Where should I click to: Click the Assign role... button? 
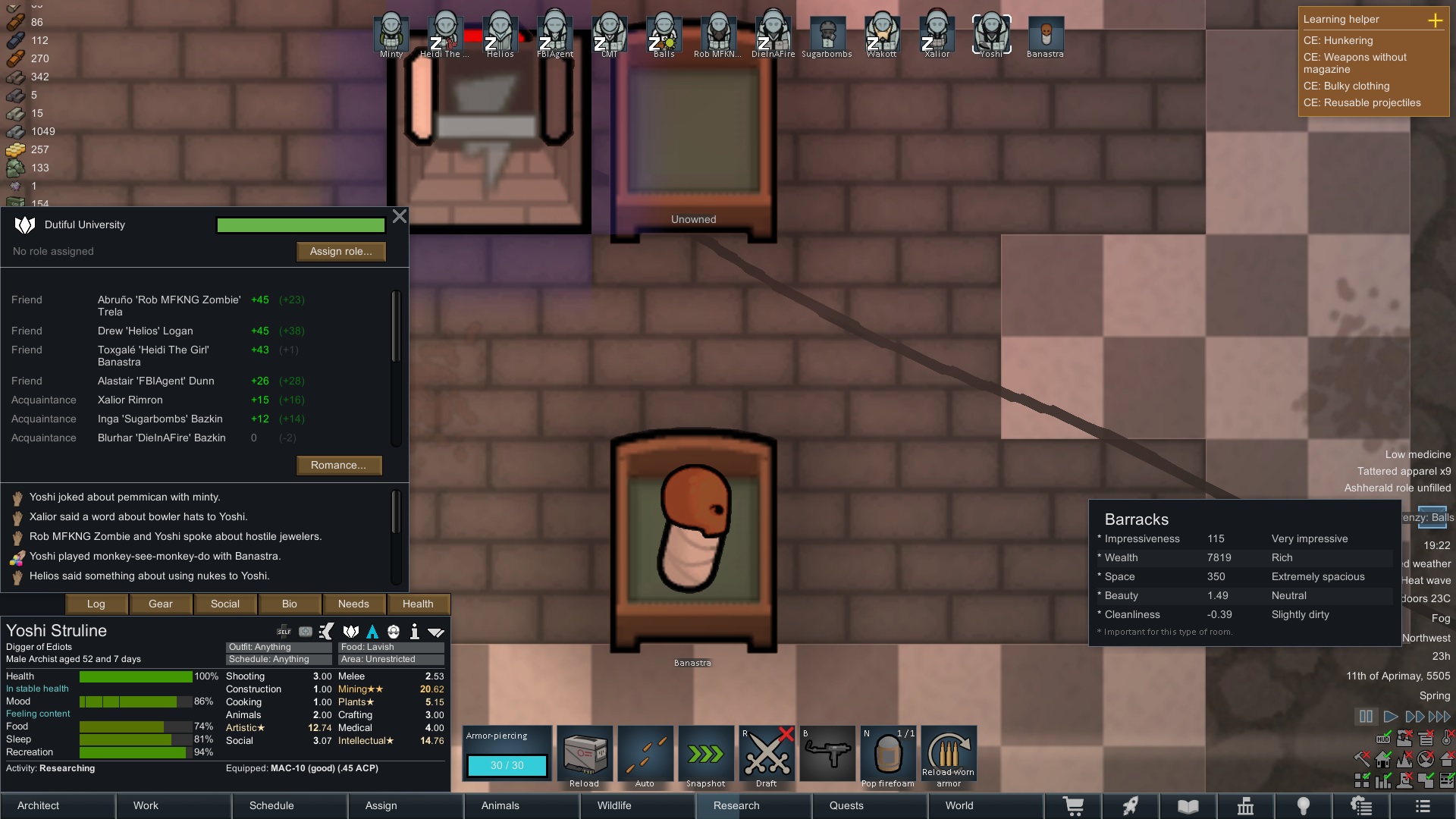coord(340,251)
